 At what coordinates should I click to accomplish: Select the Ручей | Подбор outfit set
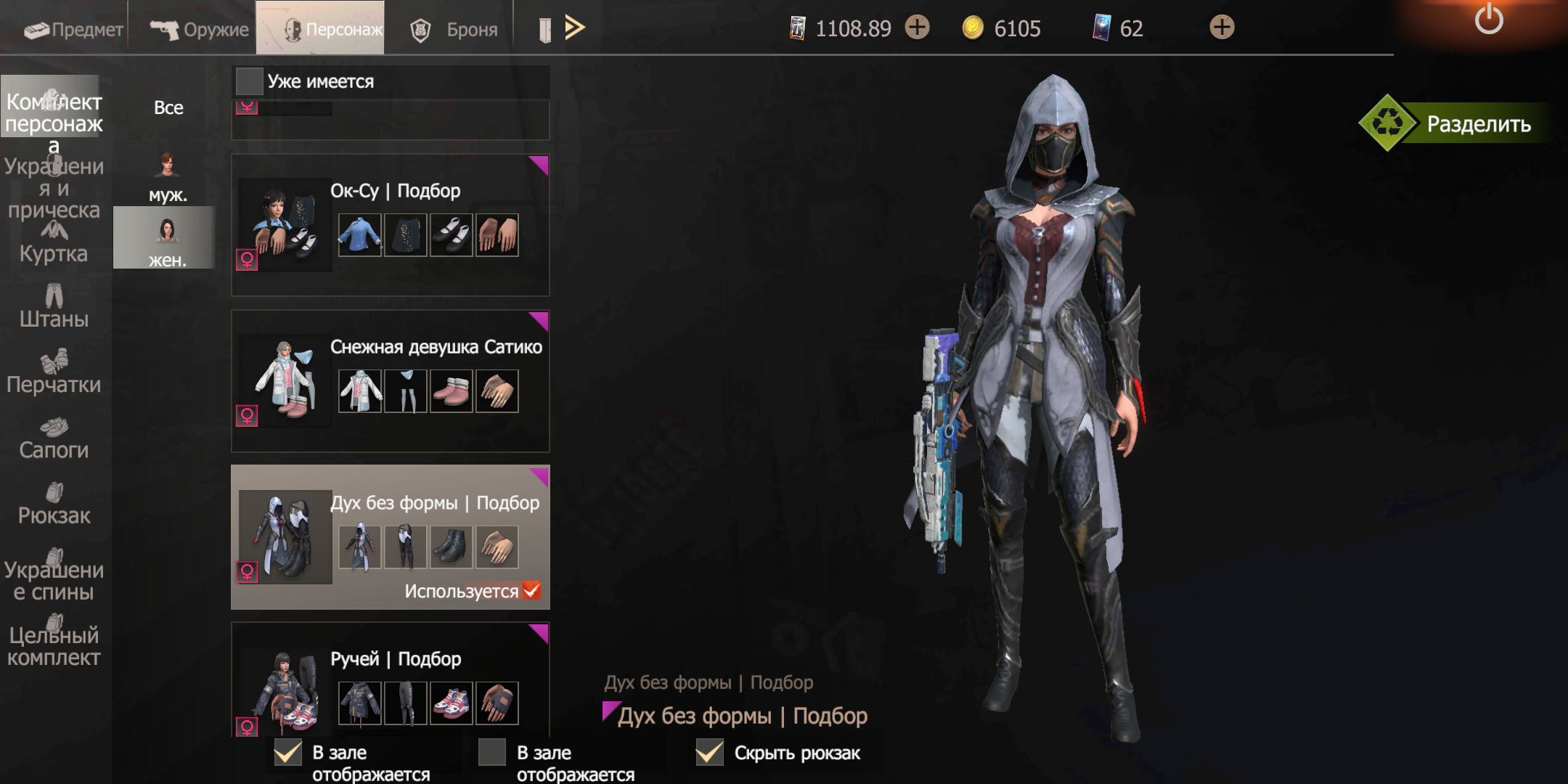(390, 682)
